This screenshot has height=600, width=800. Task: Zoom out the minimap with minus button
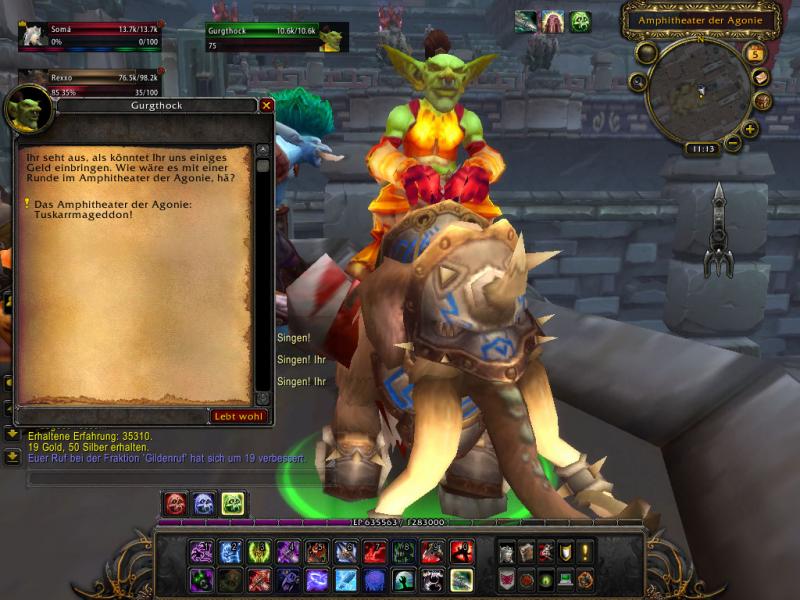click(733, 143)
